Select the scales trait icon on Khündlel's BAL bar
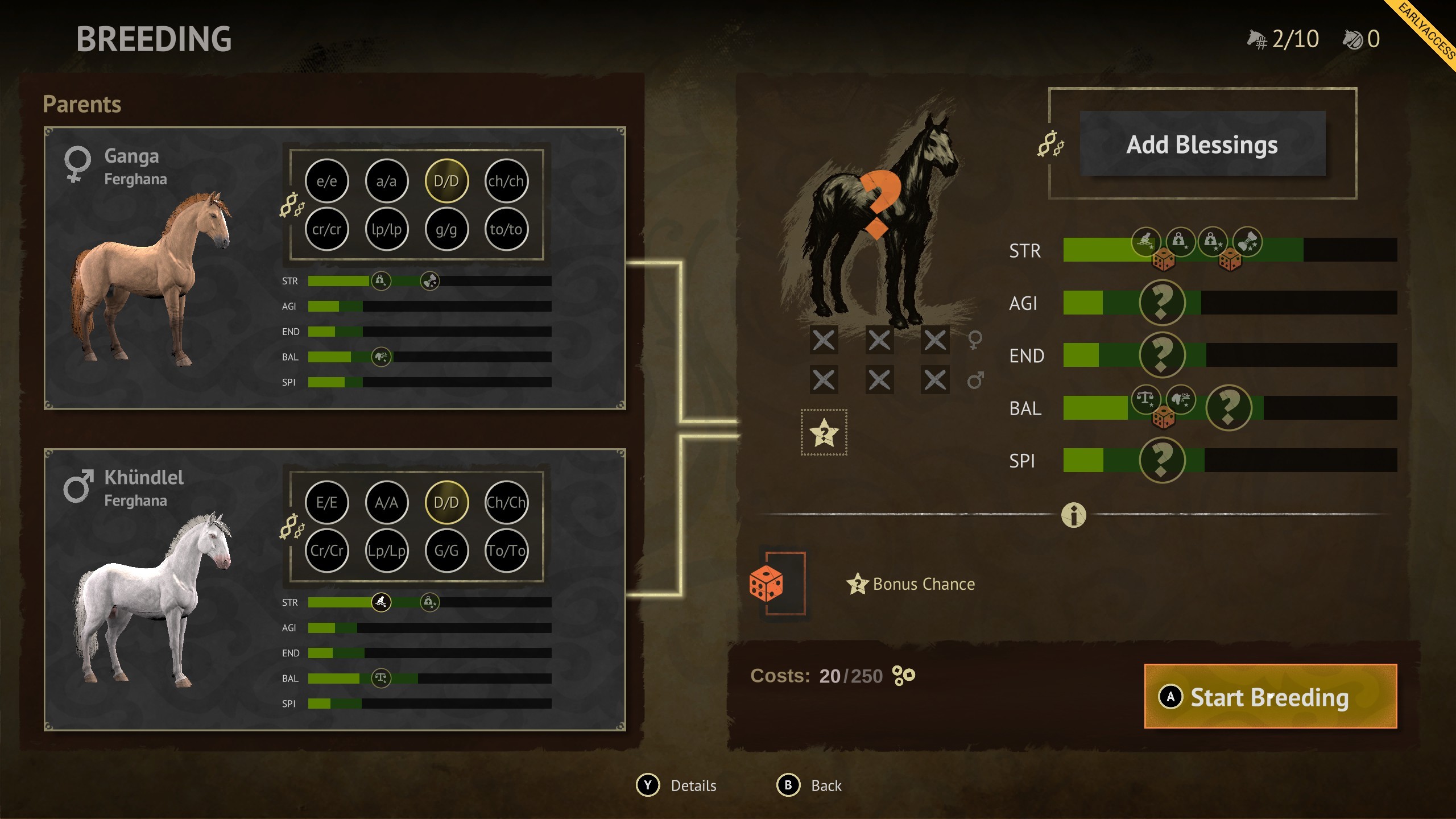Viewport: 1456px width, 819px height. click(x=382, y=678)
